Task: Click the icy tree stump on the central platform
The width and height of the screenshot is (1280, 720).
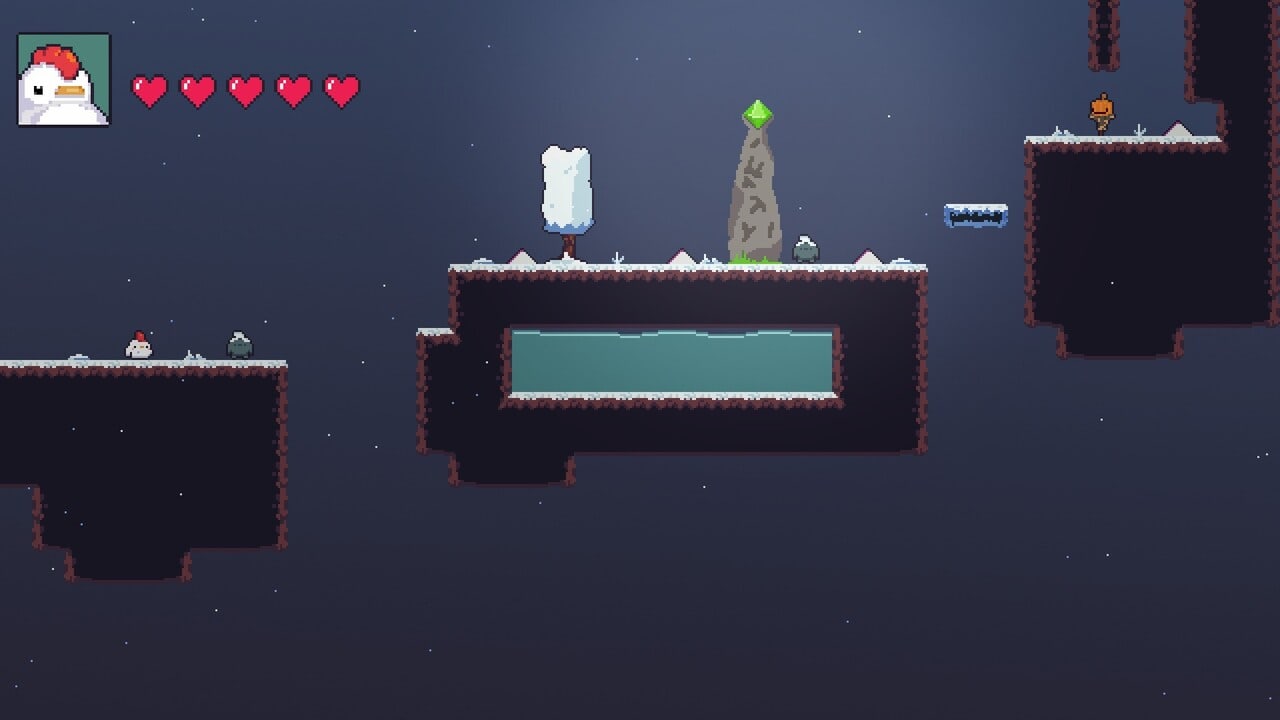Action: 566,190
